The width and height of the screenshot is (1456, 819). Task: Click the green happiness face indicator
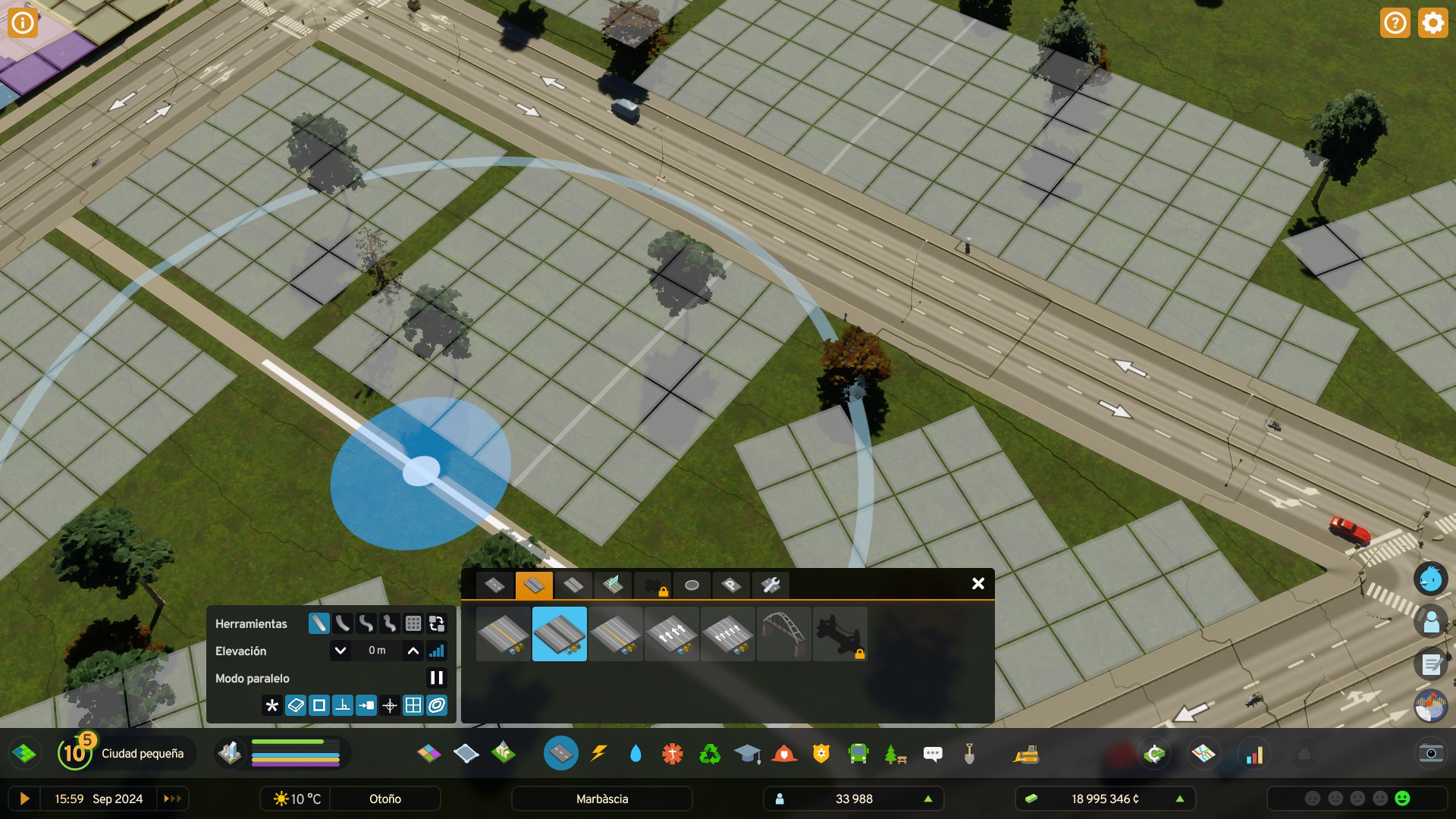[1401, 798]
